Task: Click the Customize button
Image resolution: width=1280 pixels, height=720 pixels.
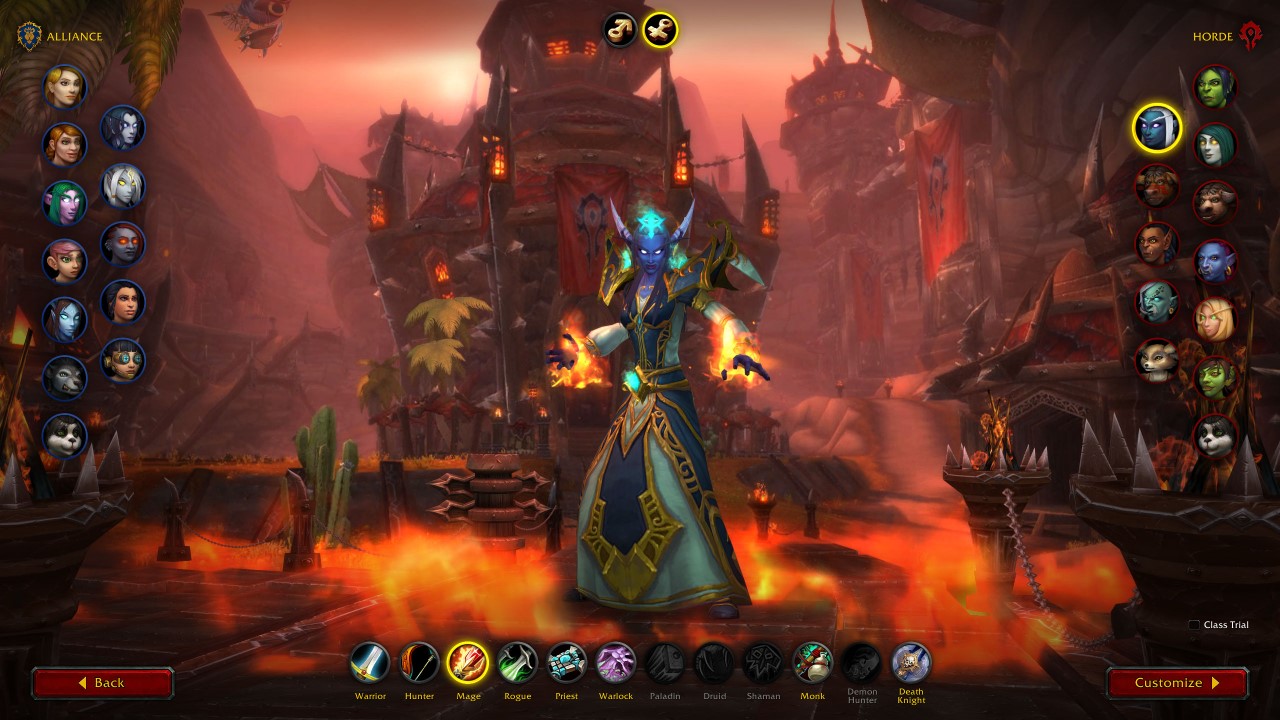Action: (1176, 683)
